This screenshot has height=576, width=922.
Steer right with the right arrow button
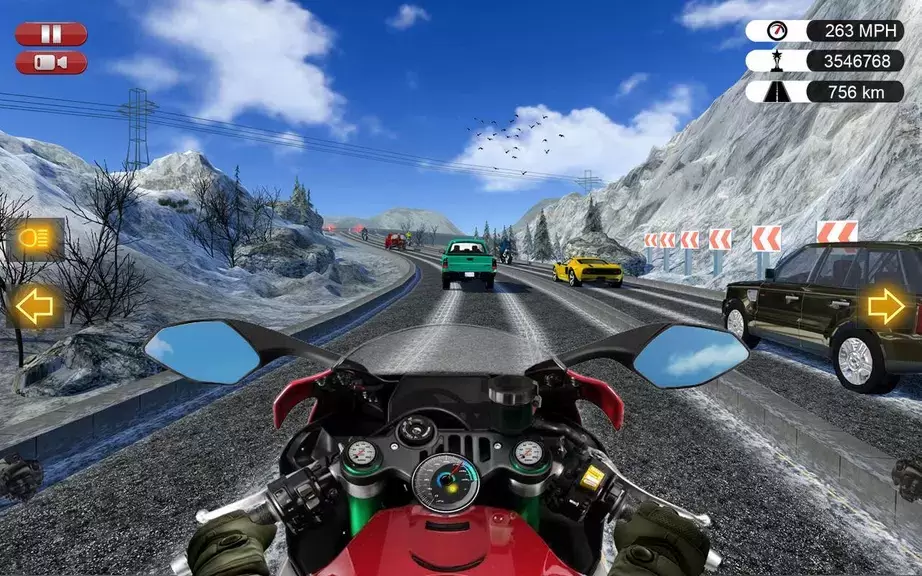pos(886,307)
